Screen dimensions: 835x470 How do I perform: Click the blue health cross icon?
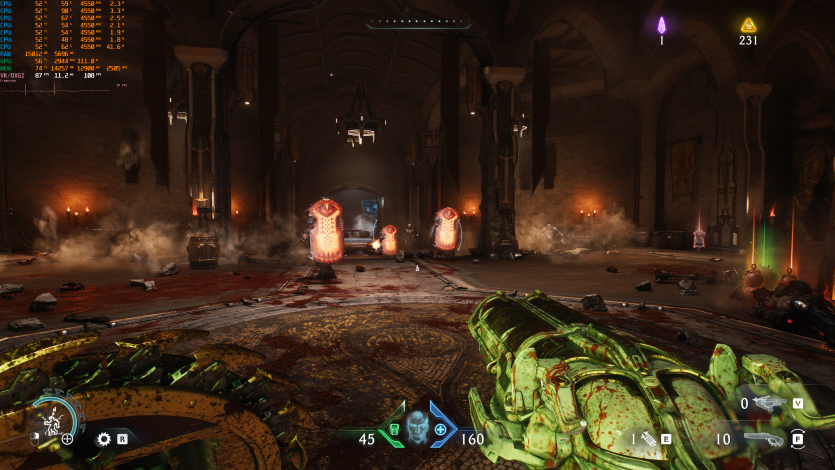click(x=440, y=431)
